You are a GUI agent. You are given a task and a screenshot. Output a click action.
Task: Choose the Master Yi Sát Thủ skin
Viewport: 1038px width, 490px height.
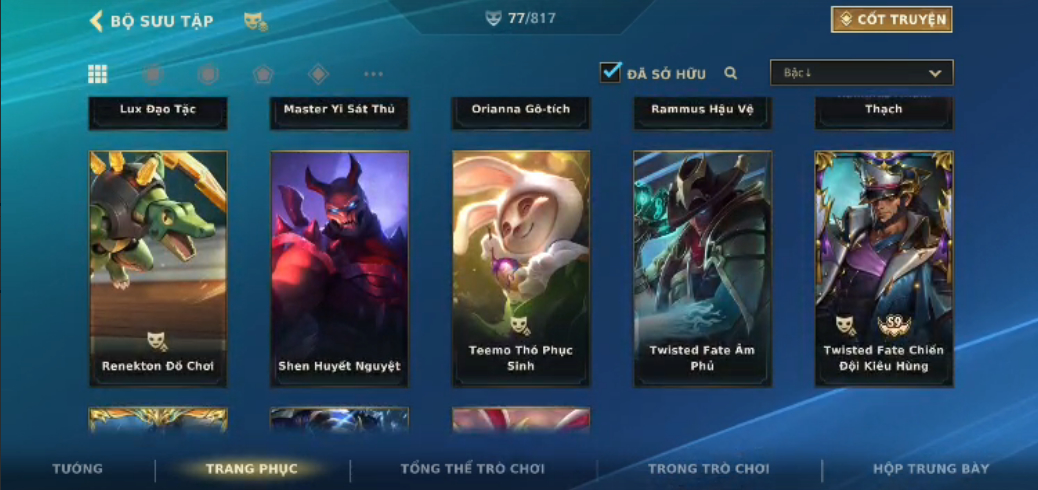click(339, 111)
